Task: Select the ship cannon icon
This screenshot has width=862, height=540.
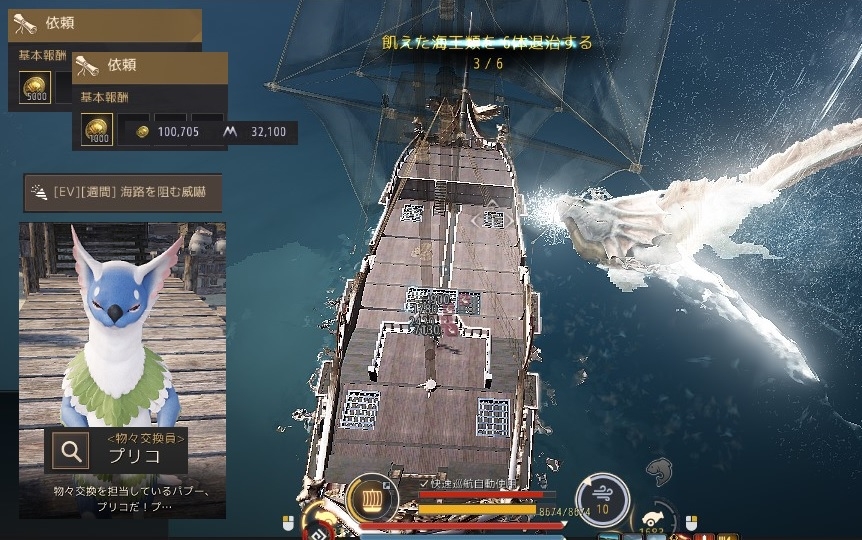Action: 652,517
